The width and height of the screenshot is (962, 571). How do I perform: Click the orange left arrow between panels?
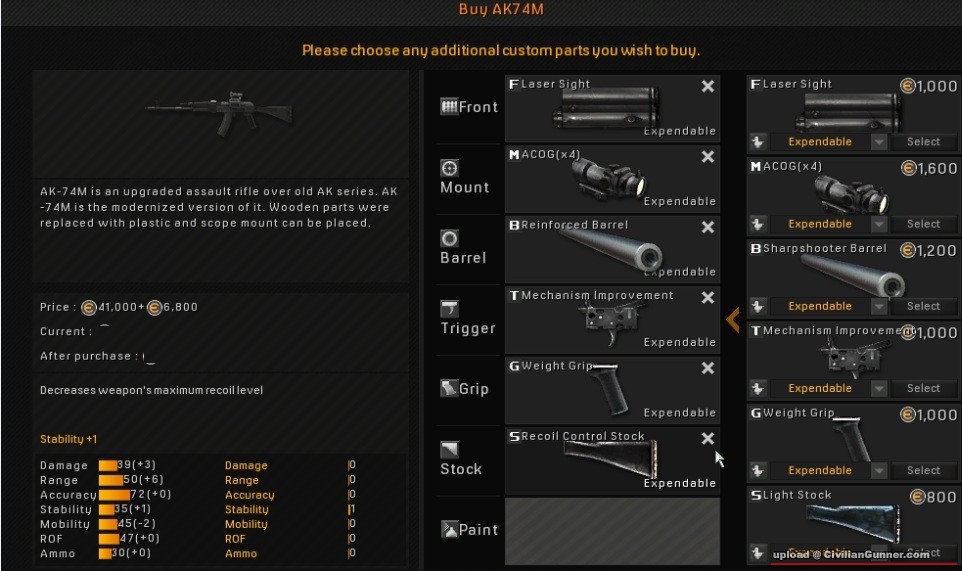733,319
